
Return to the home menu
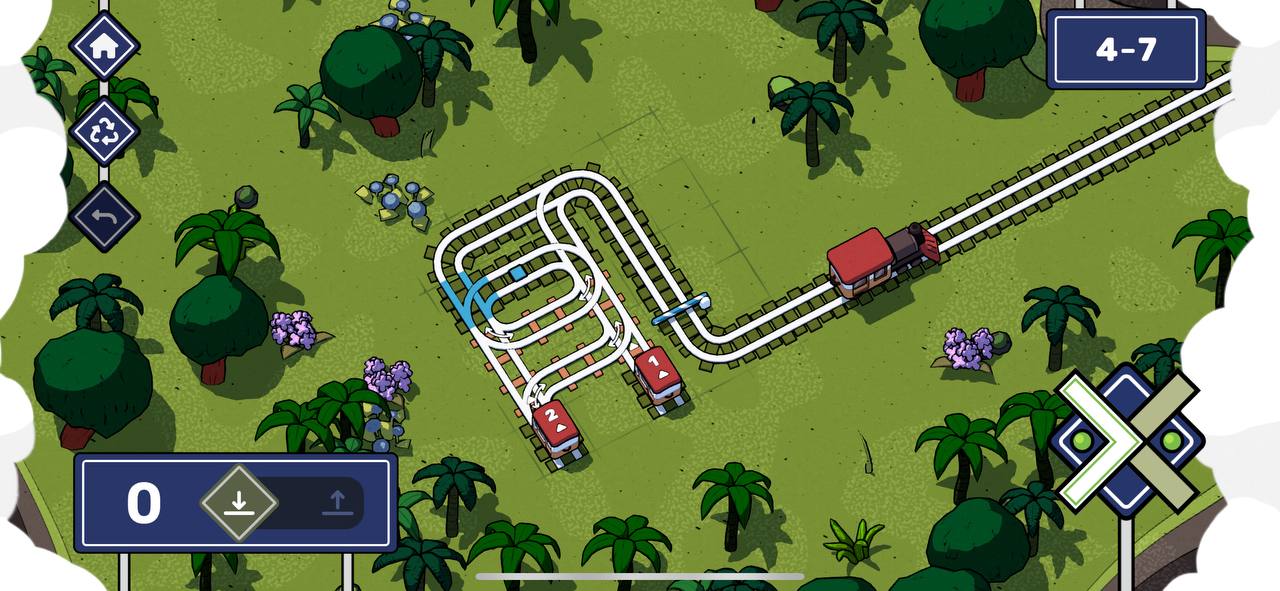[104, 46]
